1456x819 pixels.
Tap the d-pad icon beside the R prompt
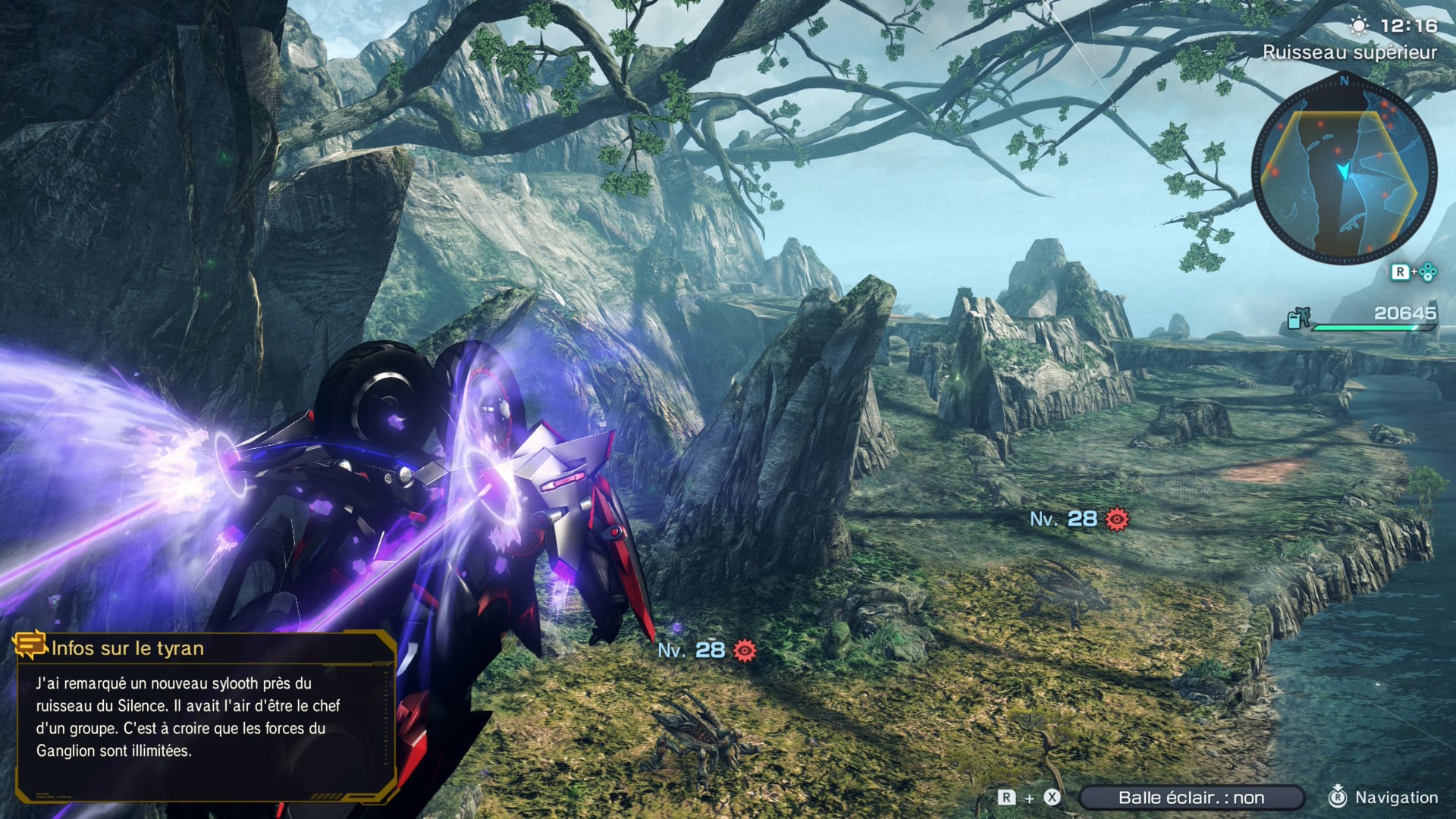(1427, 271)
